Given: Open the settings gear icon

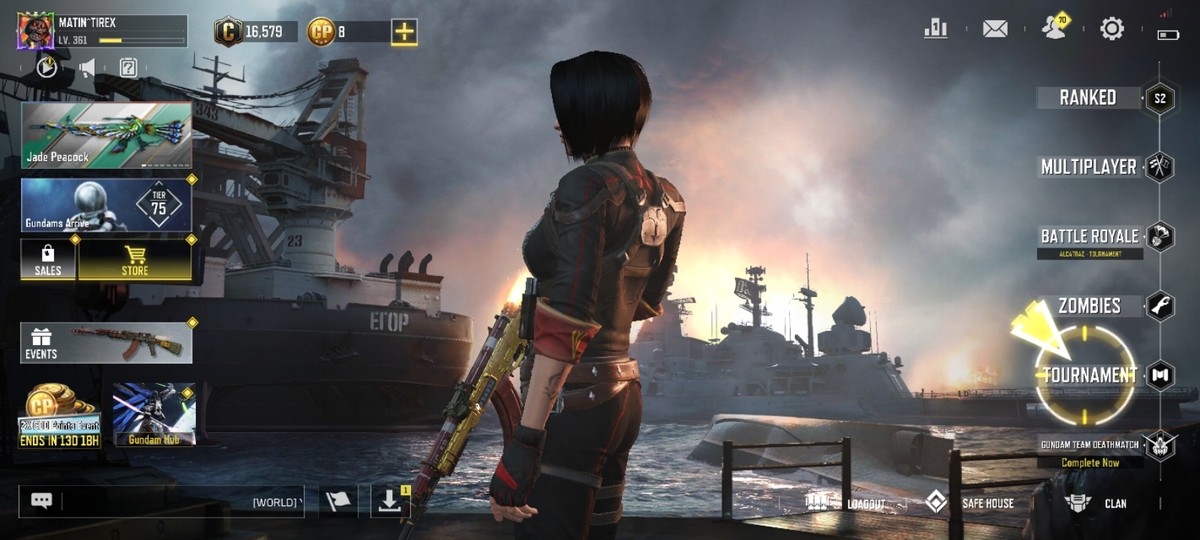Looking at the screenshot, I should (1112, 29).
